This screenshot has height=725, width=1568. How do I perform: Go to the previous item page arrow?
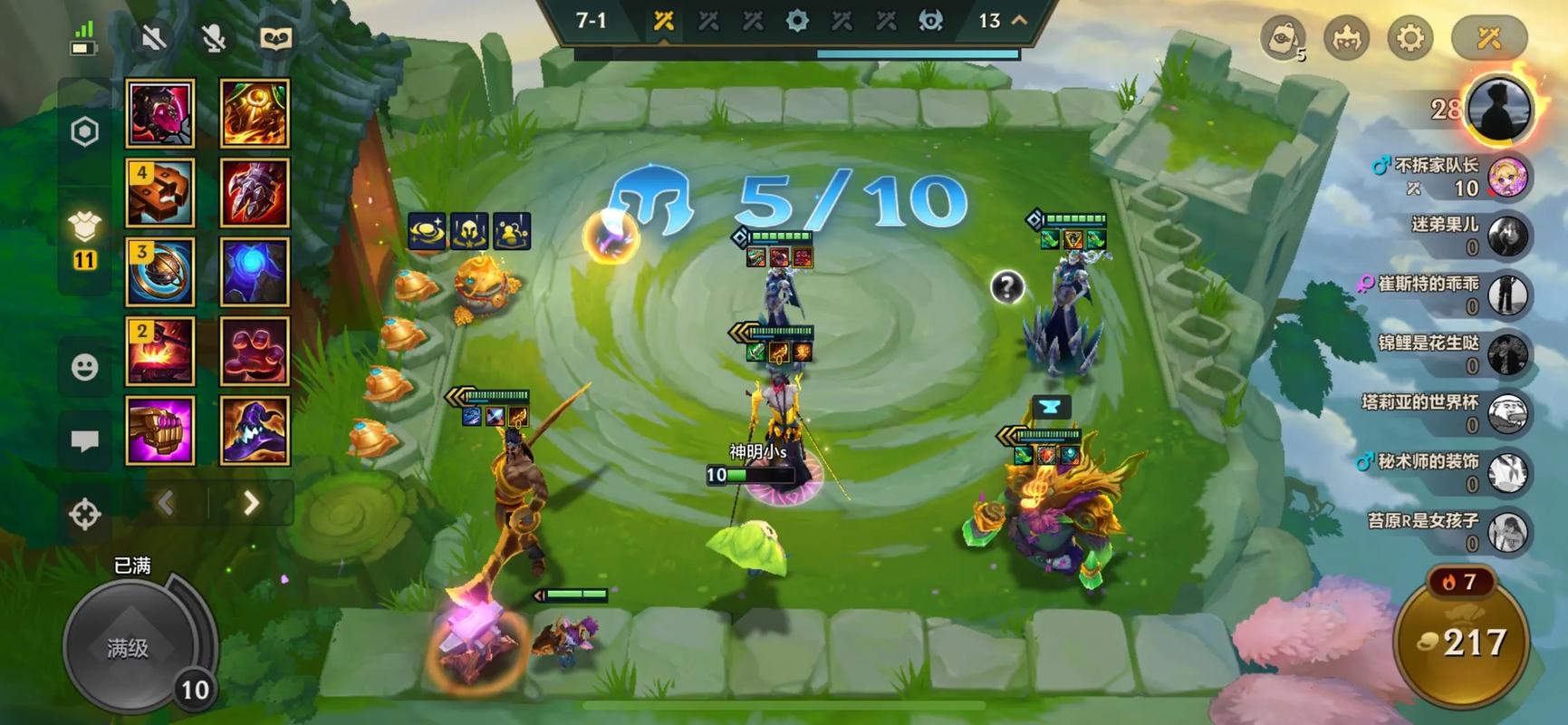(x=167, y=503)
